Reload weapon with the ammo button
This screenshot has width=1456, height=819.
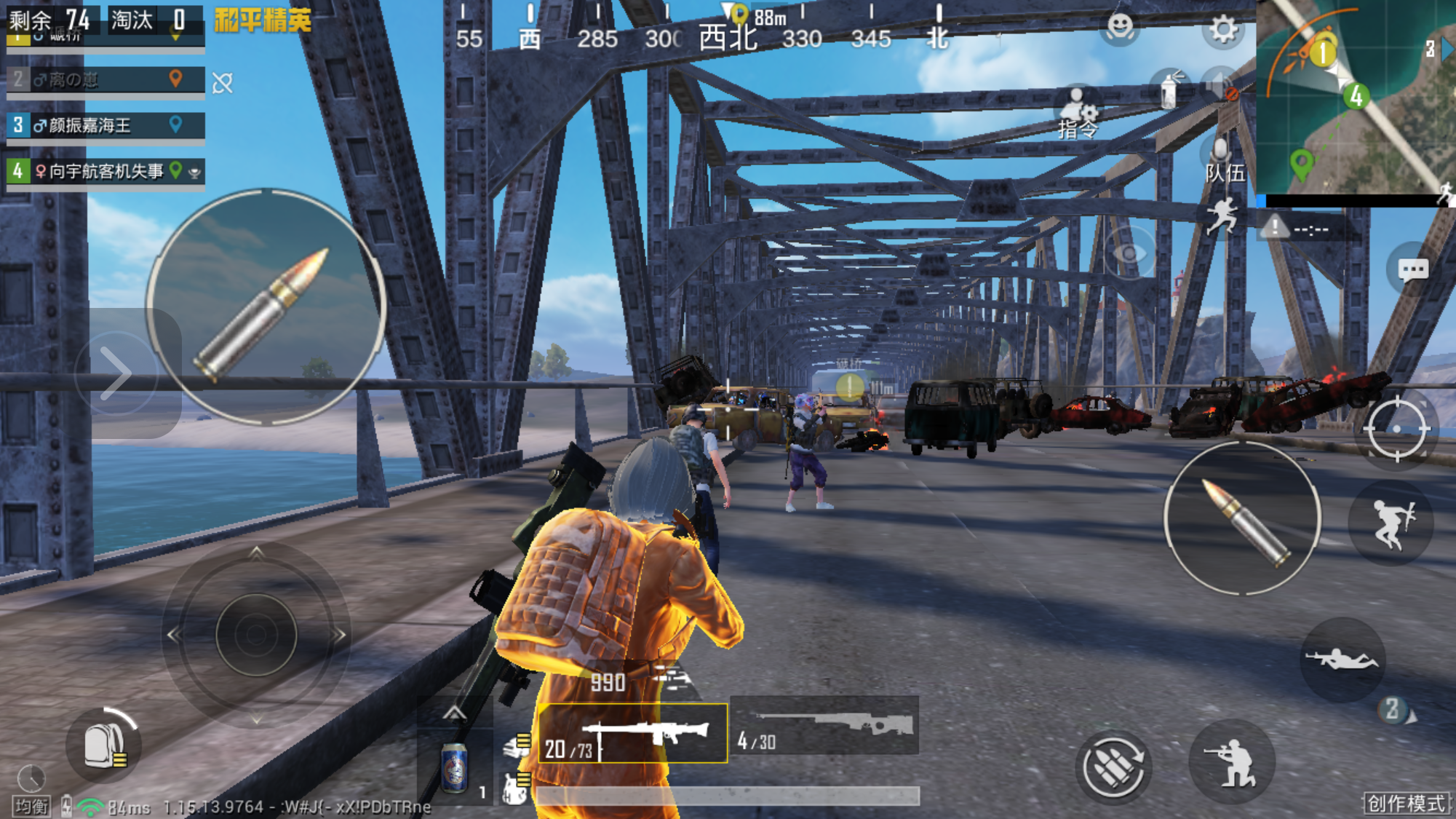coord(1113,766)
